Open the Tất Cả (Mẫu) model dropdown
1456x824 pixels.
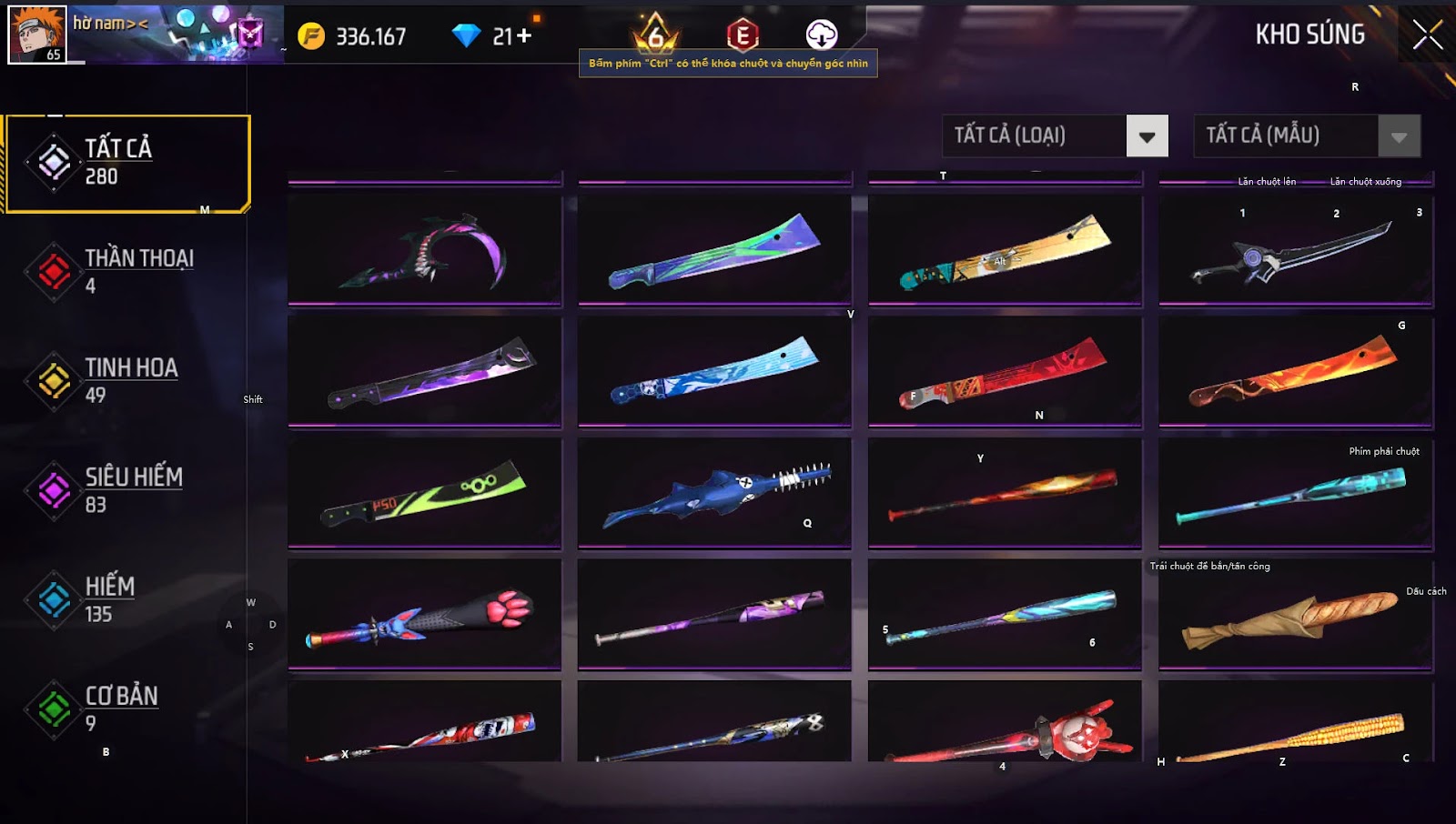pos(1399,136)
